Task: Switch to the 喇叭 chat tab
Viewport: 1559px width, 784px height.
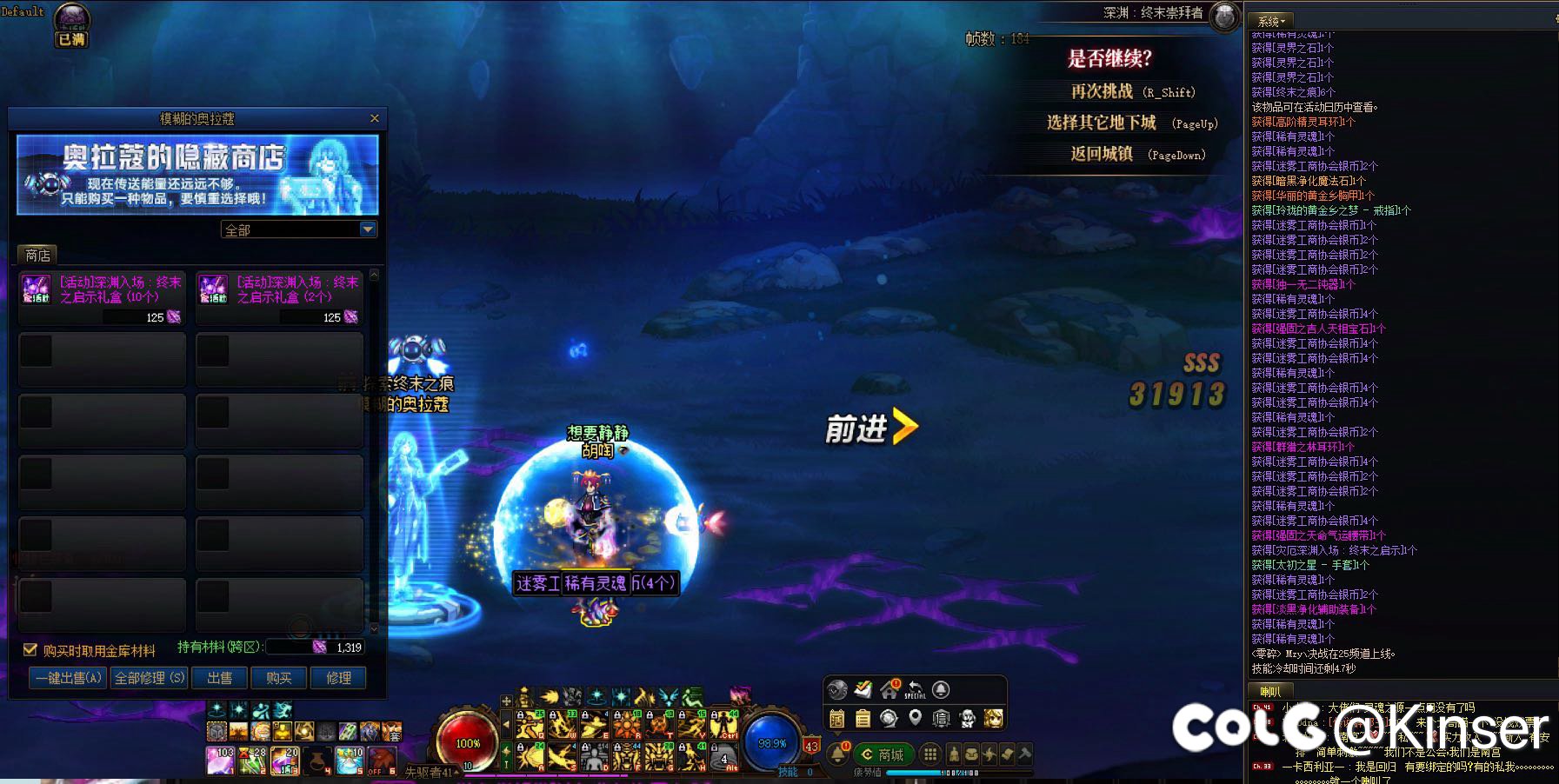Action: tap(1270, 692)
